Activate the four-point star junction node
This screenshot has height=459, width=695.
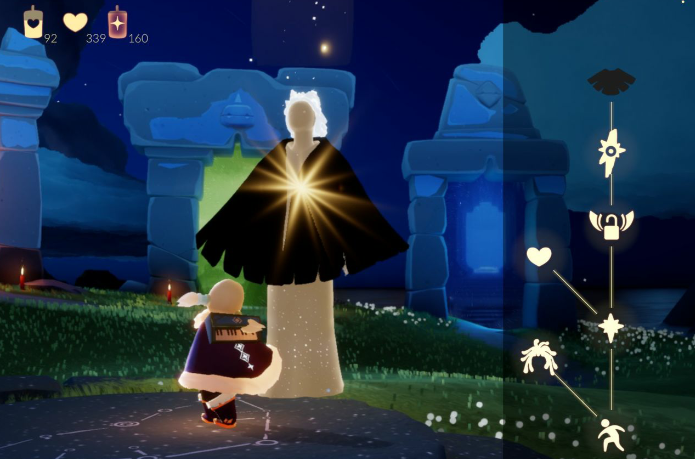tap(611, 327)
